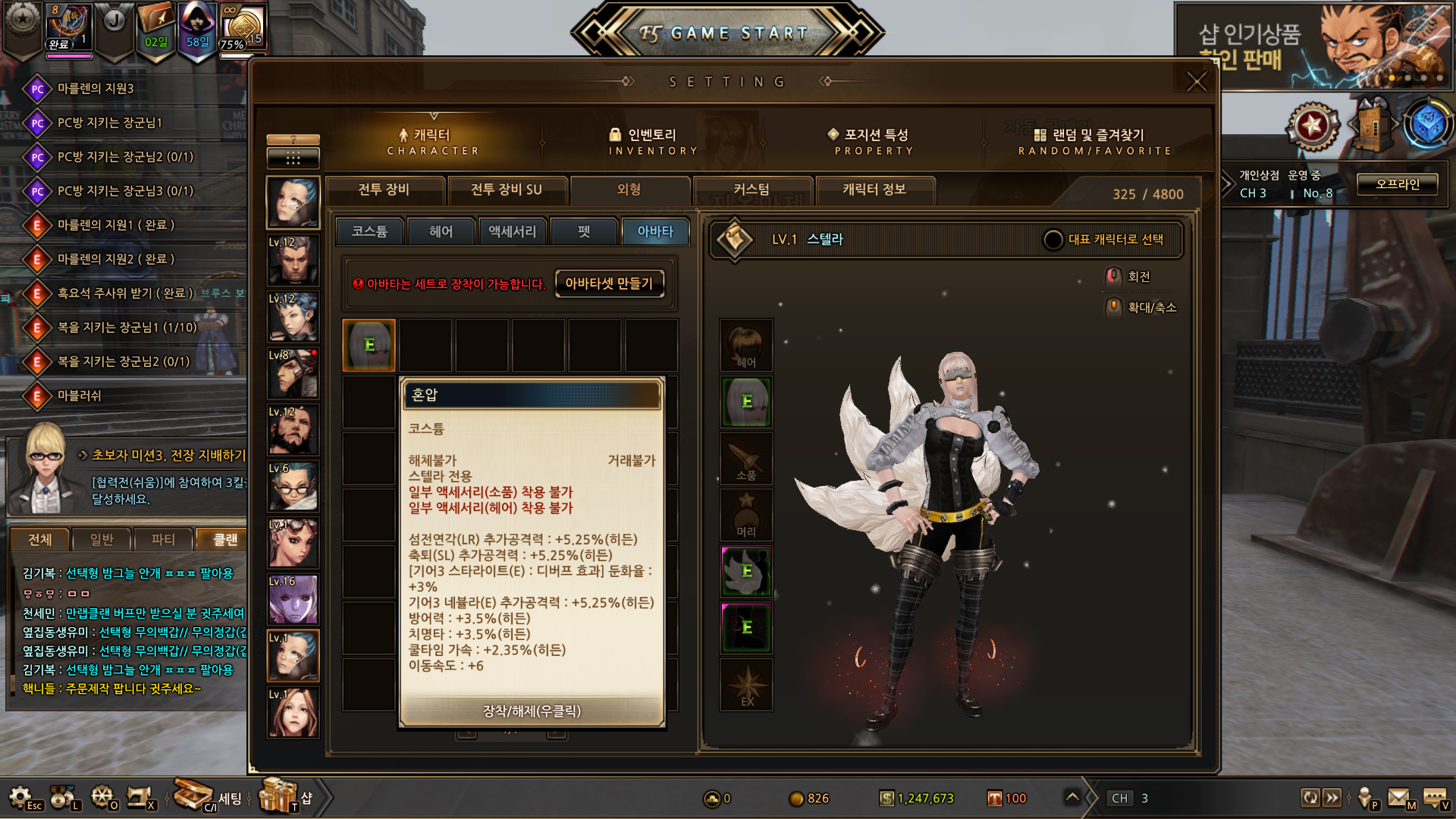This screenshot has height=819, width=1456.
Task: Switch to the 전투 장비 tab
Action: click(384, 190)
